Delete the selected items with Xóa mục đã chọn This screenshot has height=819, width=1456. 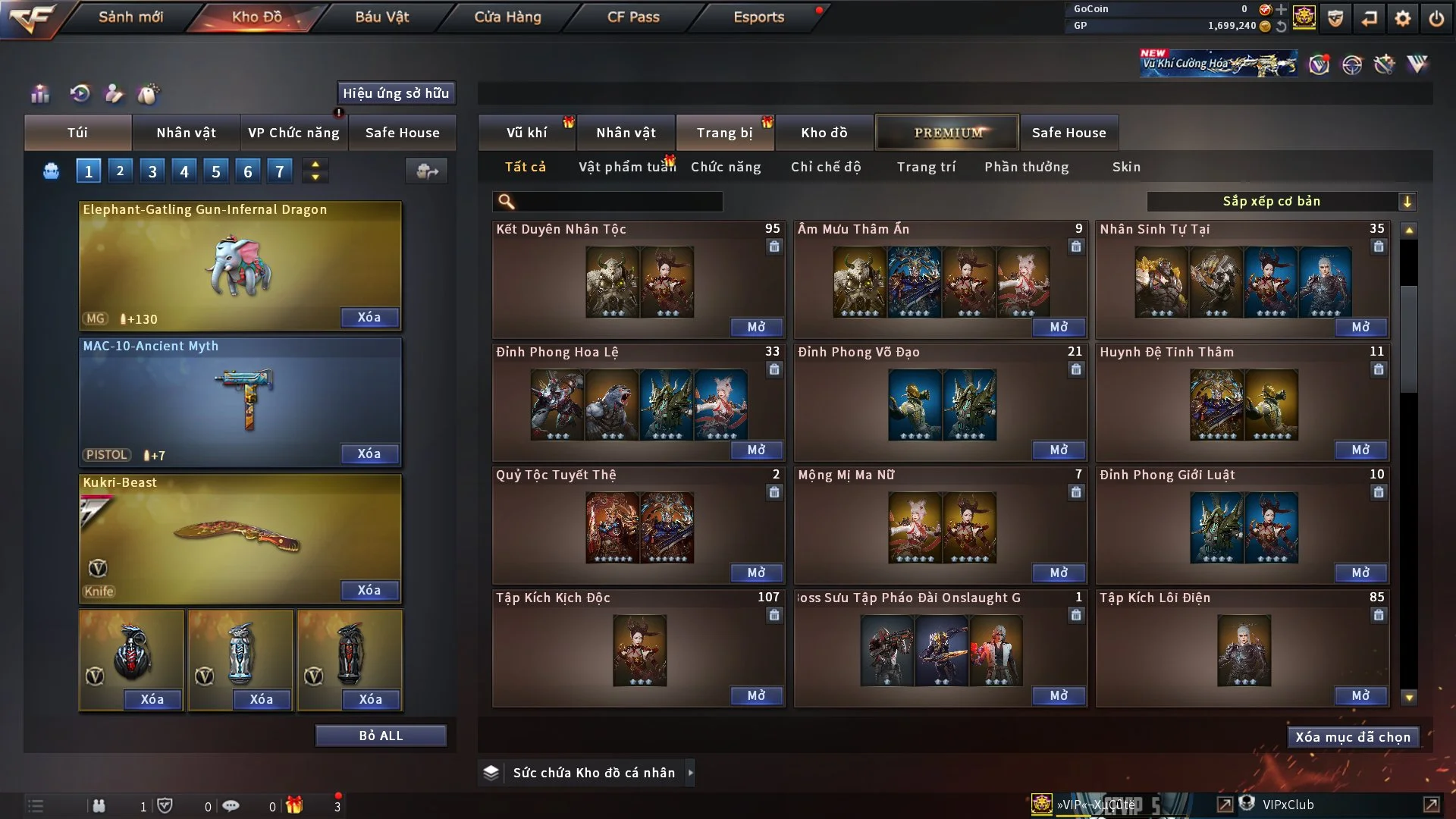point(1353,737)
